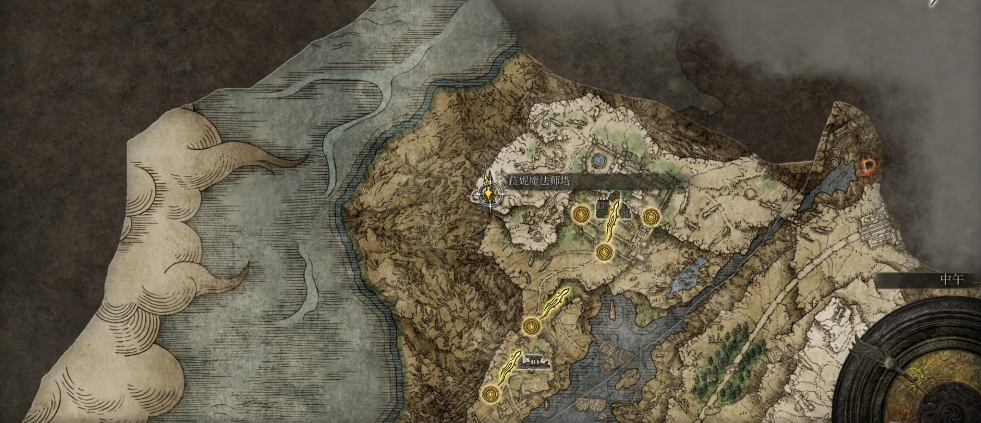Select the grace marker right of the manor icon
The height and width of the screenshot is (423, 981).
[651, 215]
